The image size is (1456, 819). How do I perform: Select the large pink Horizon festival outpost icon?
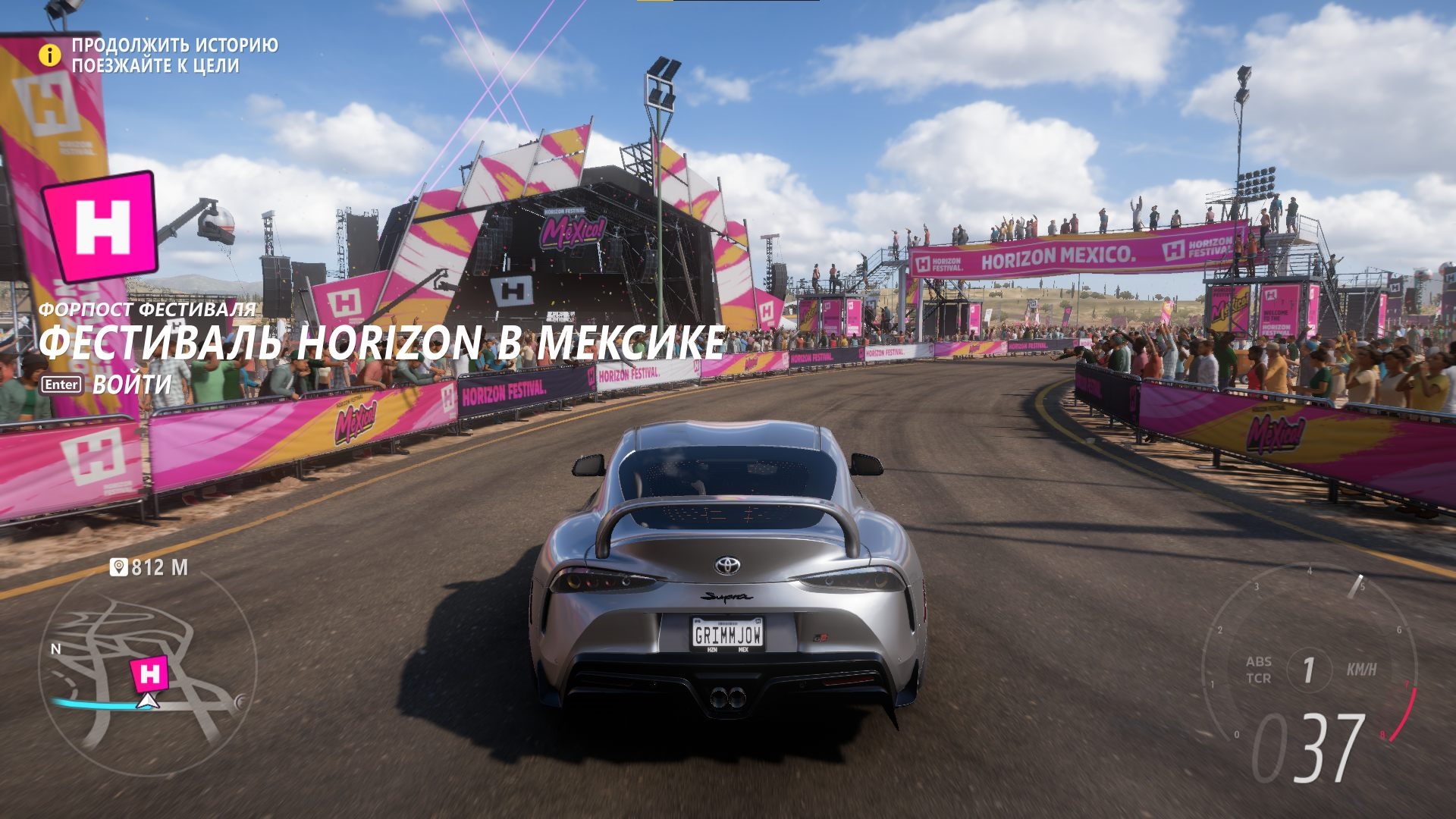(x=99, y=226)
